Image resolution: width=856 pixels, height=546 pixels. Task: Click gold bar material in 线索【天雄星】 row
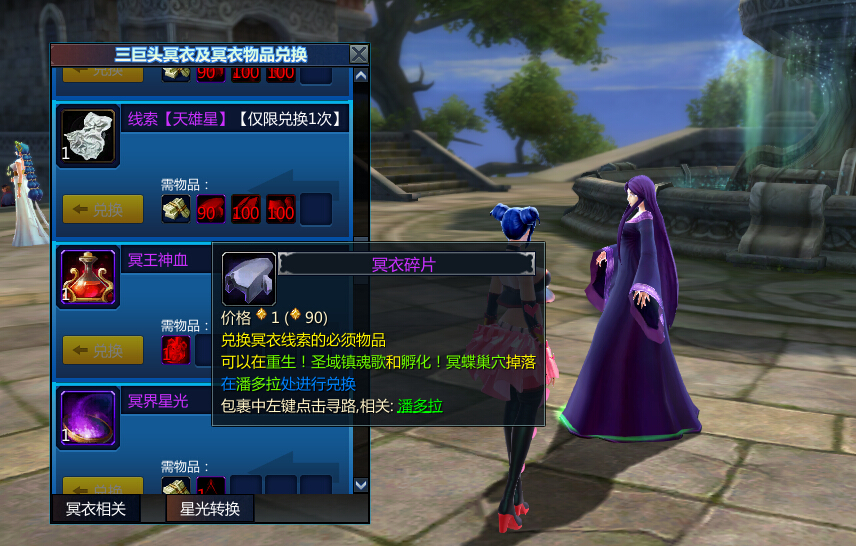tap(176, 209)
